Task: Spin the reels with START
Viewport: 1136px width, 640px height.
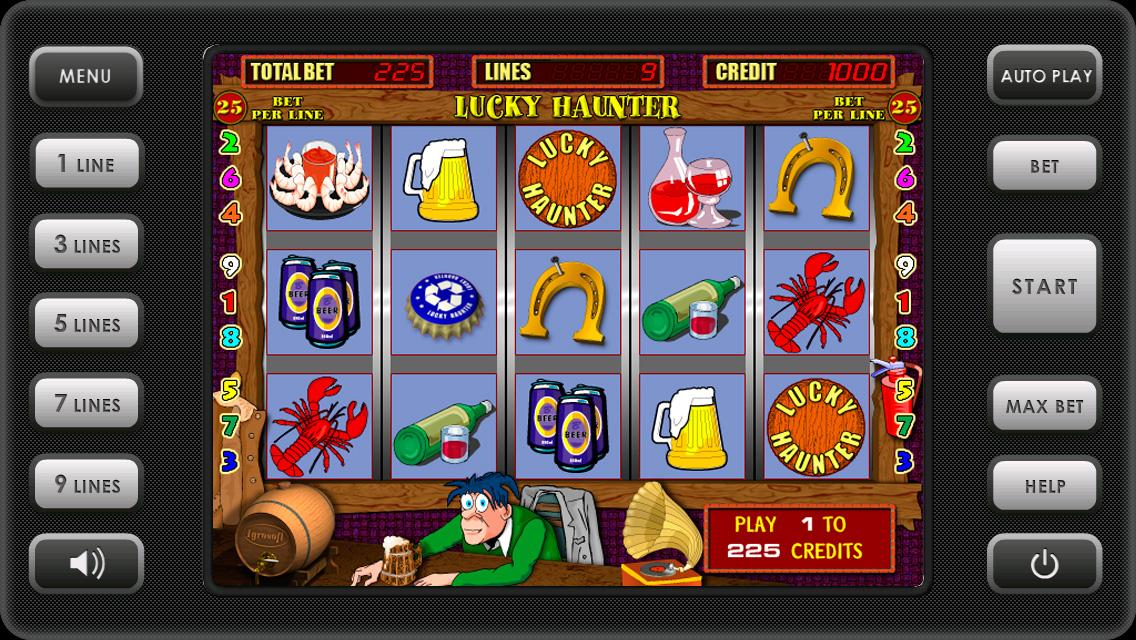Action: 1045,286
